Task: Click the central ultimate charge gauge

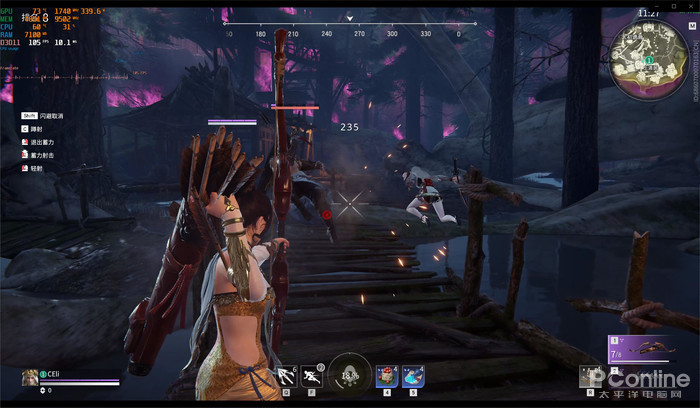Action: coord(350,375)
